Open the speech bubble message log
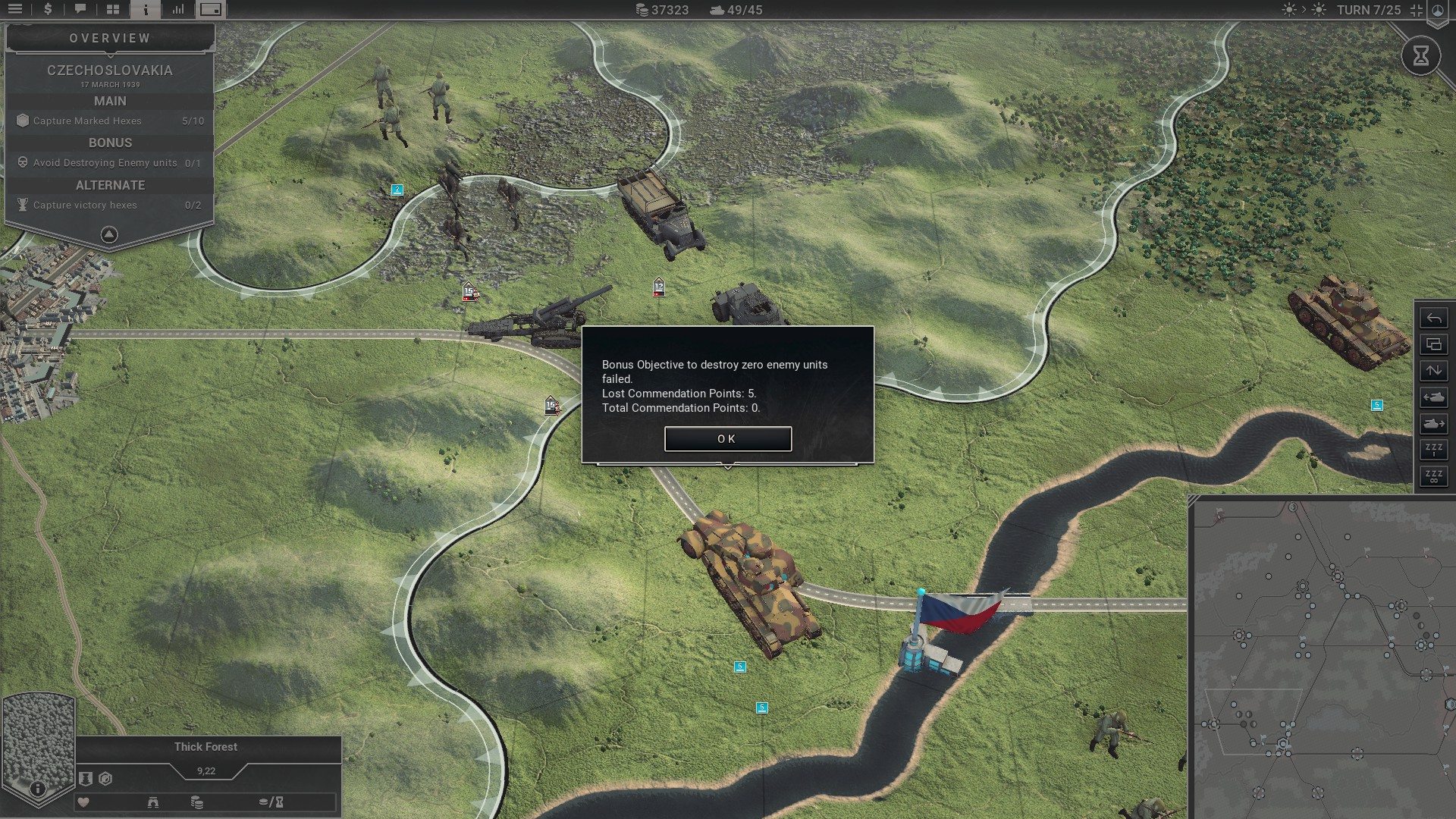Viewport: 1456px width, 819px height. pos(80,10)
